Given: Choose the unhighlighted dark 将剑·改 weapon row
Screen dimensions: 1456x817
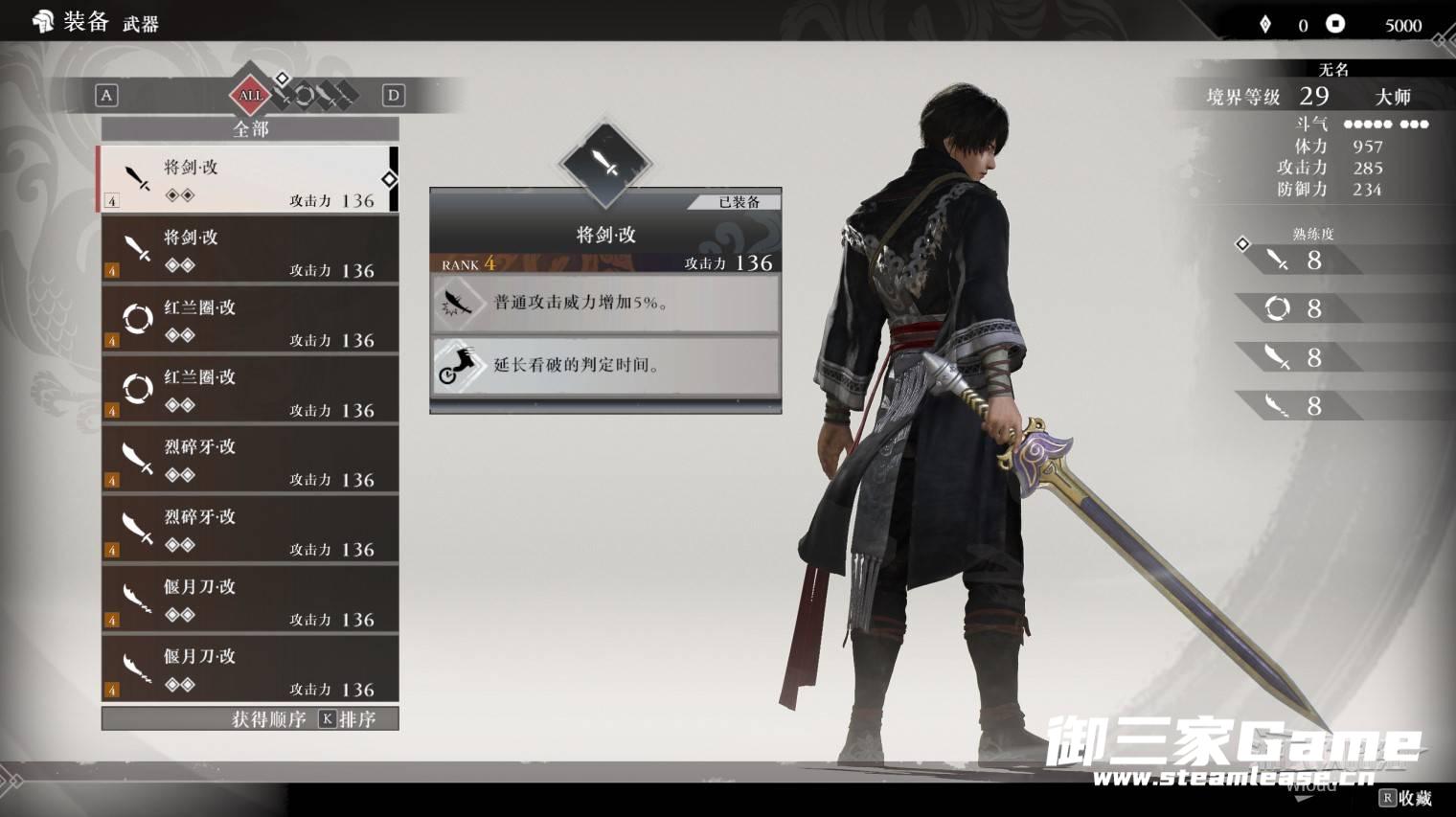Looking at the screenshot, I should click(x=249, y=249).
